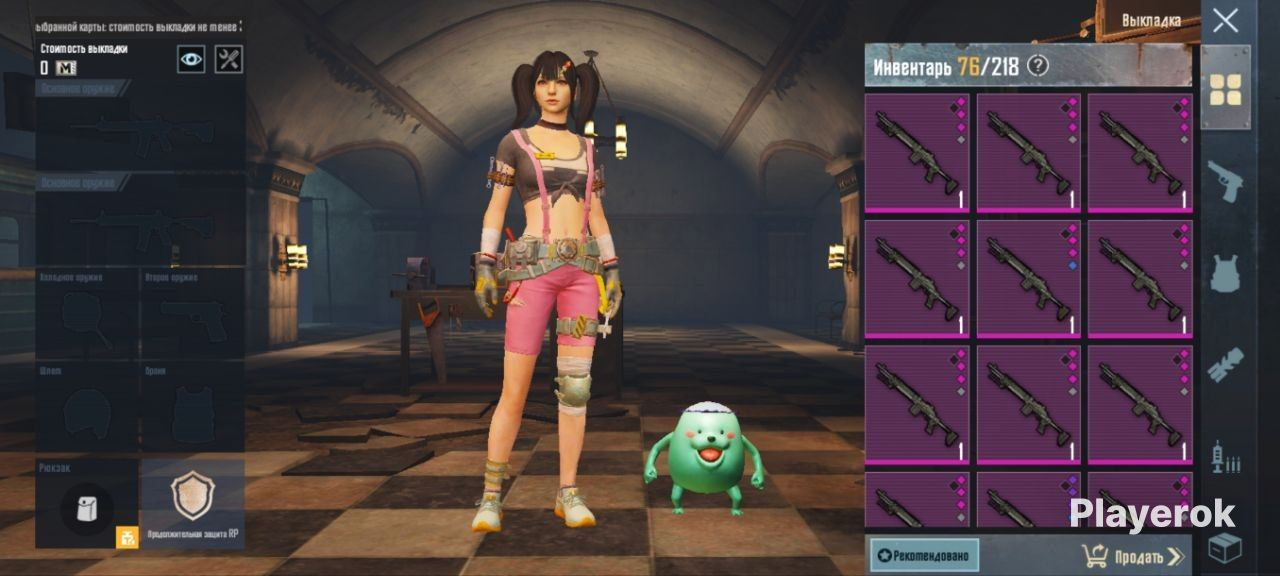
Task: Select the Холодное оружие melee slot
Action: tap(87, 316)
